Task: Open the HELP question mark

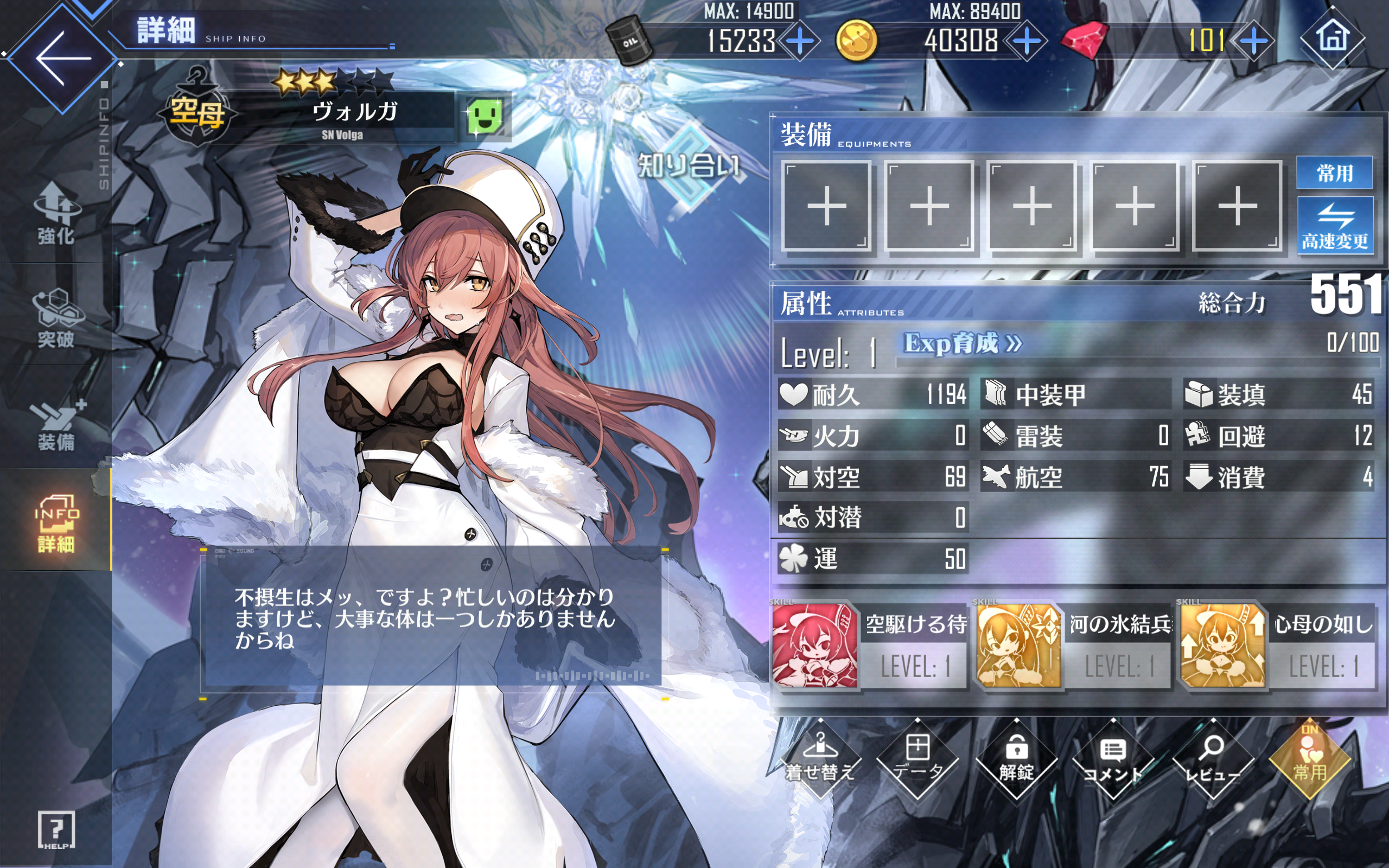Action: (56, 829)
